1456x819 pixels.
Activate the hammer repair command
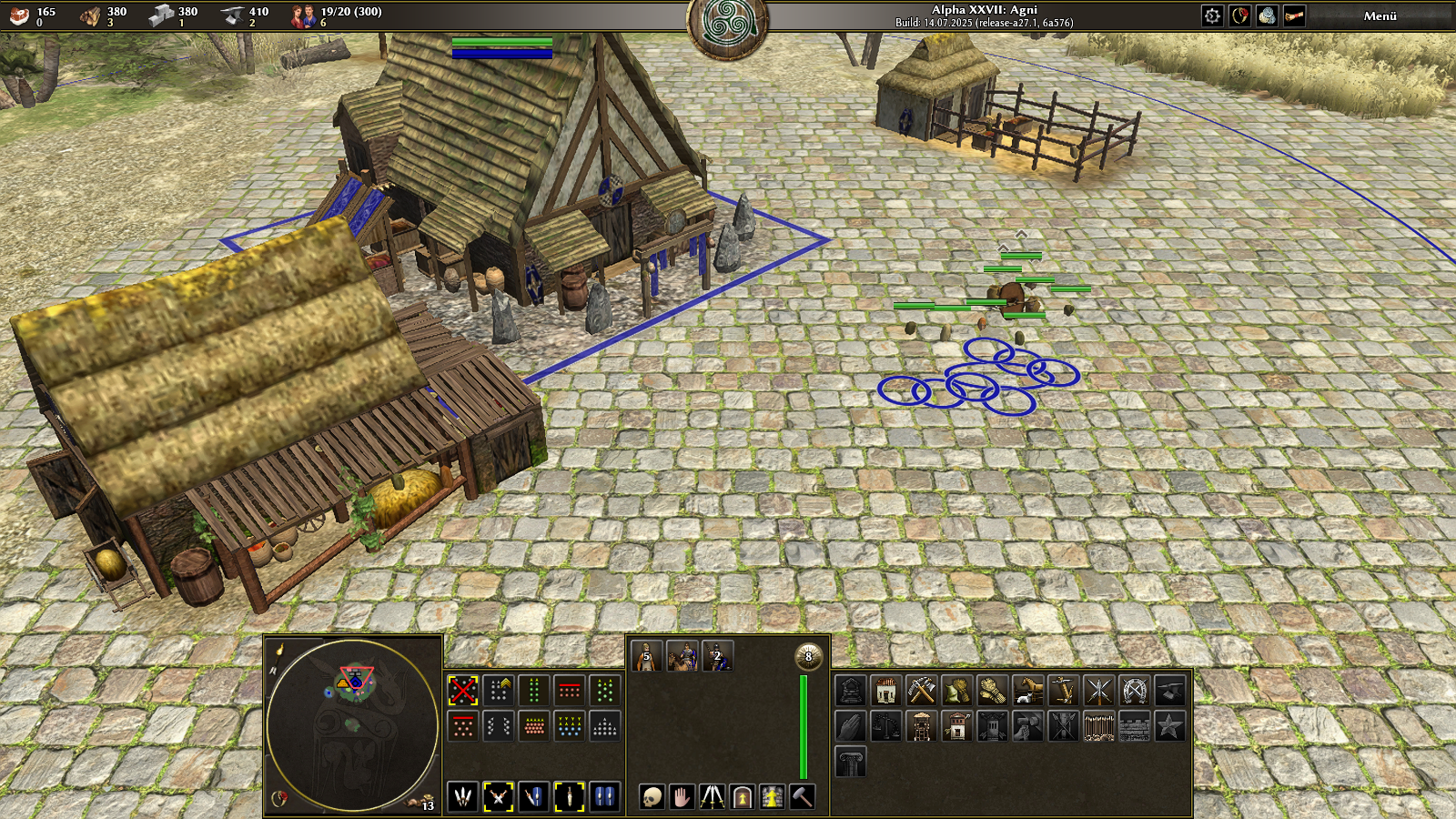[x=802, y=797]
